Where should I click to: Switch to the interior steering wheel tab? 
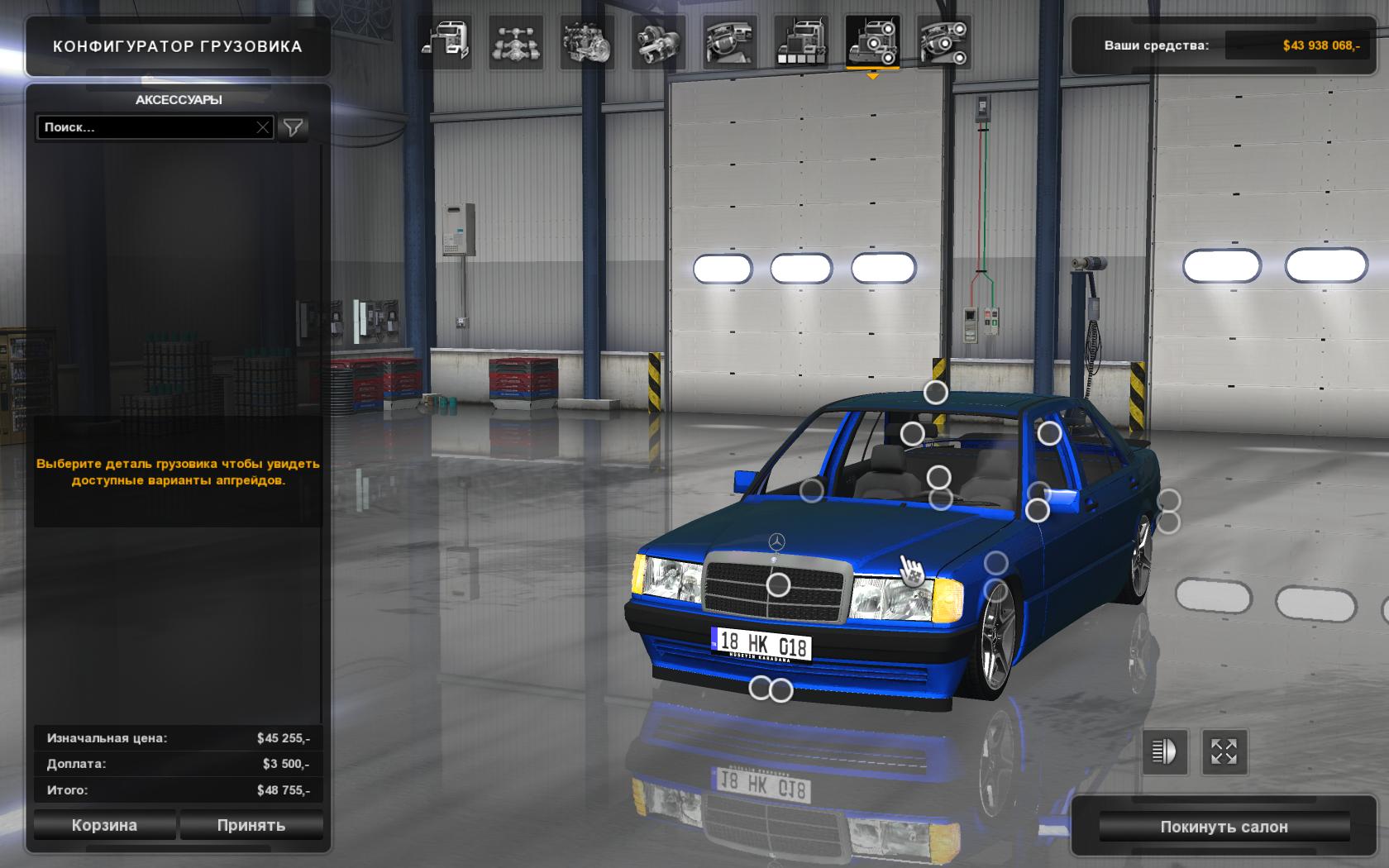[x=730, y=42]
